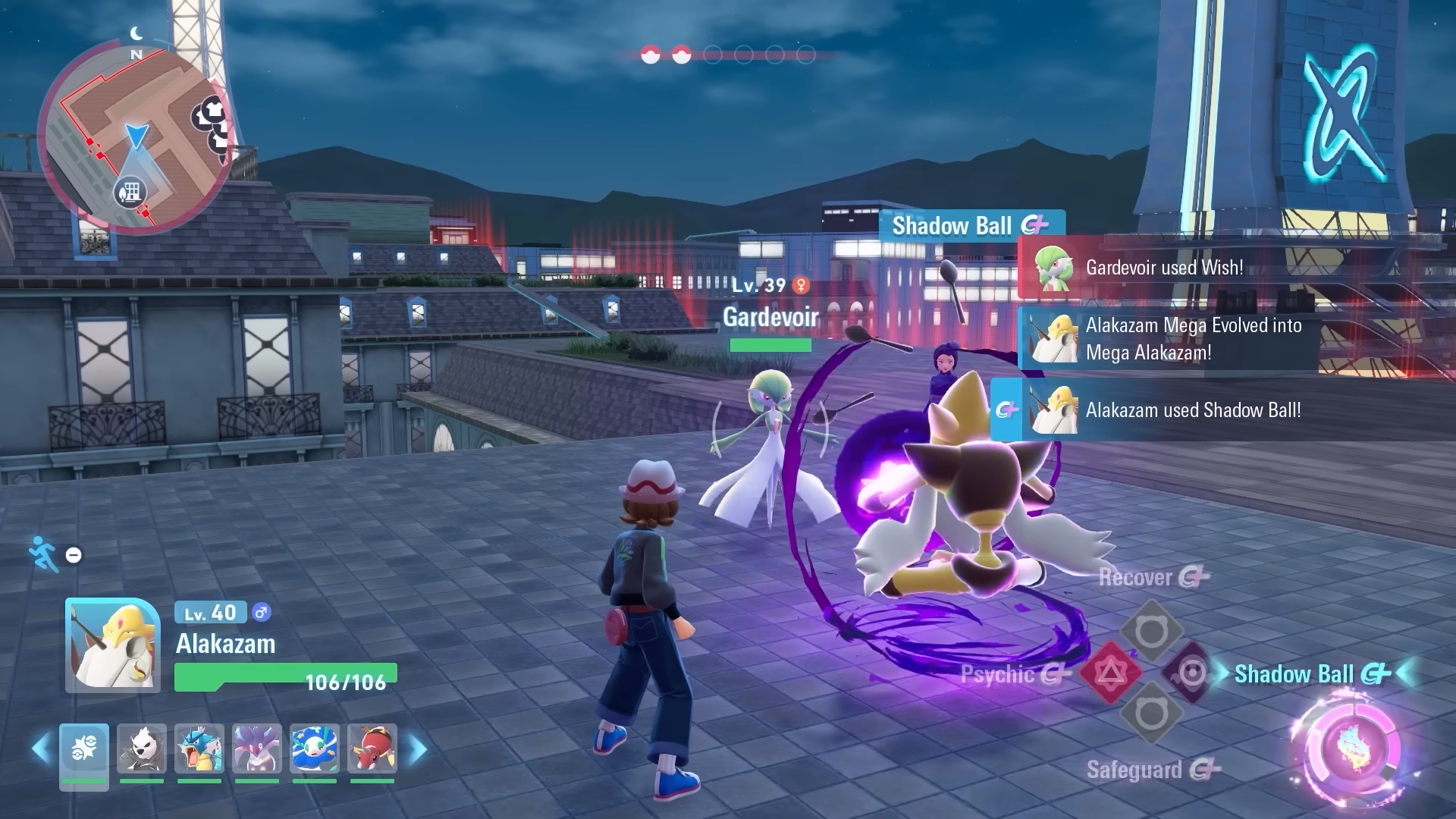Click the building marker on the minimap
This screenshot has height=819, width=1456.
[x=130, y=191]
